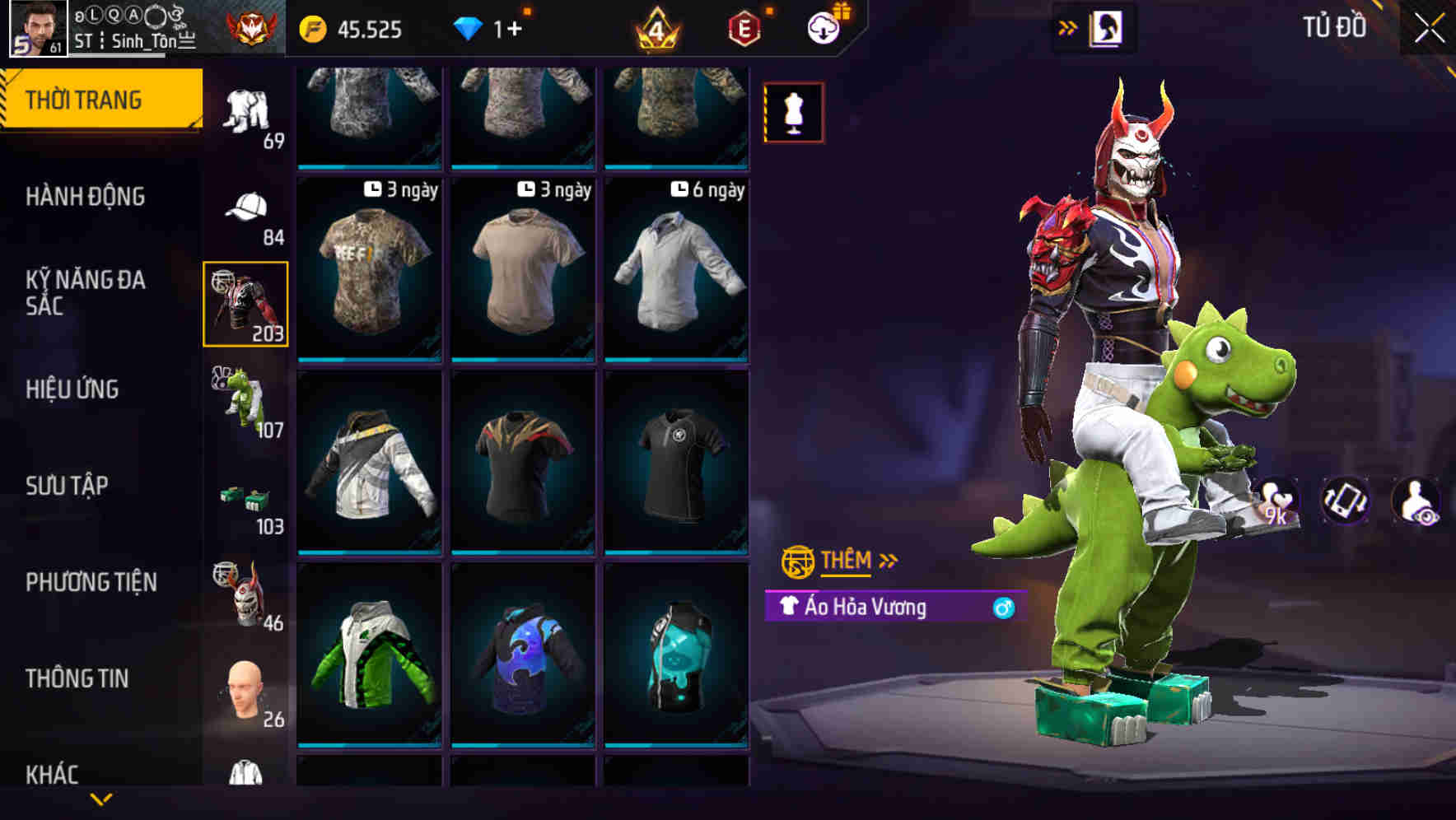The image size is (1456, 820).
Task: Open the red E event badge
Action: (741, 27)
